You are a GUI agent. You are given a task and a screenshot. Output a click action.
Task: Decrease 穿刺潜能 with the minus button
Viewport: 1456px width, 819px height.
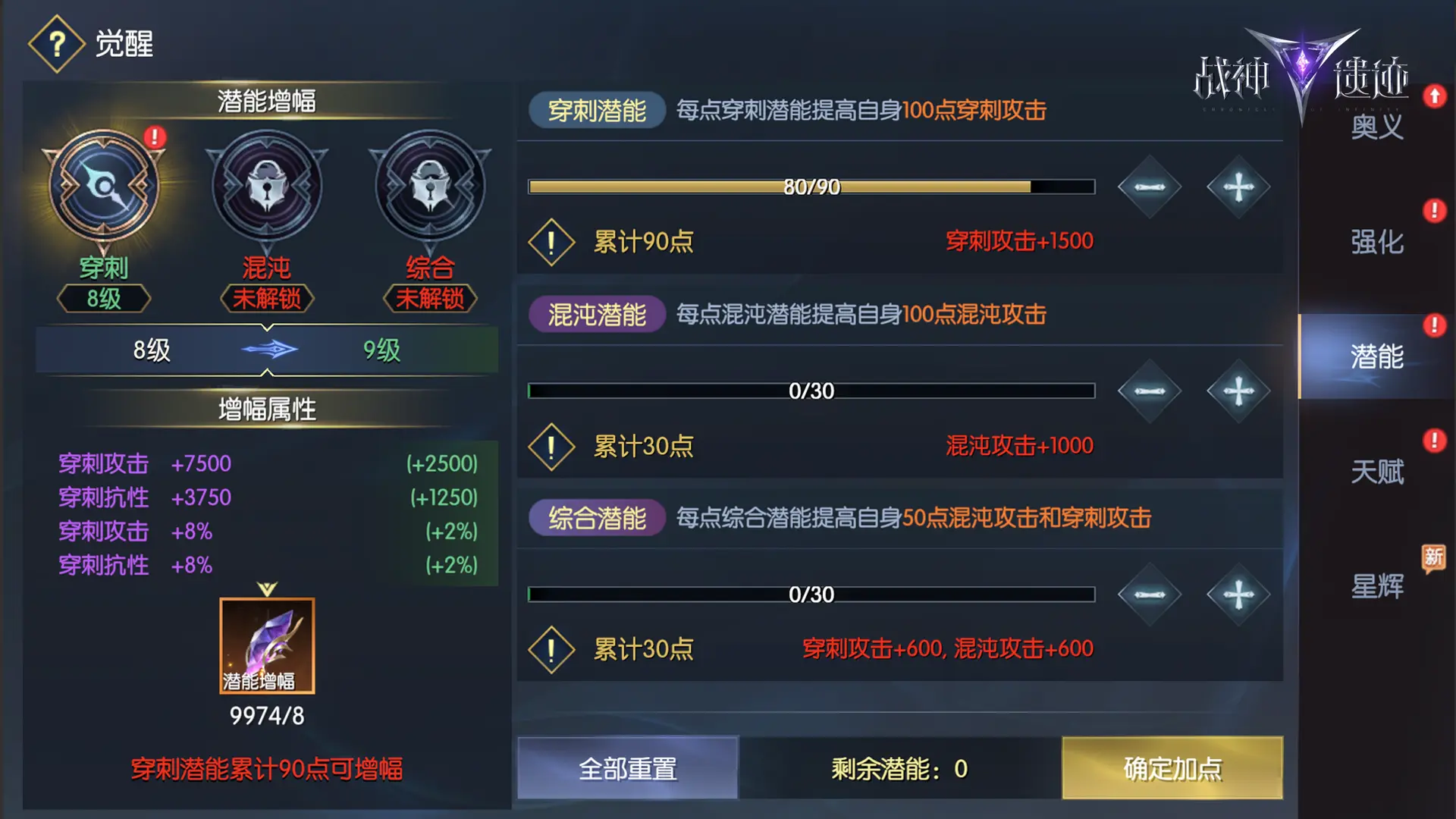pos(1149,187)
